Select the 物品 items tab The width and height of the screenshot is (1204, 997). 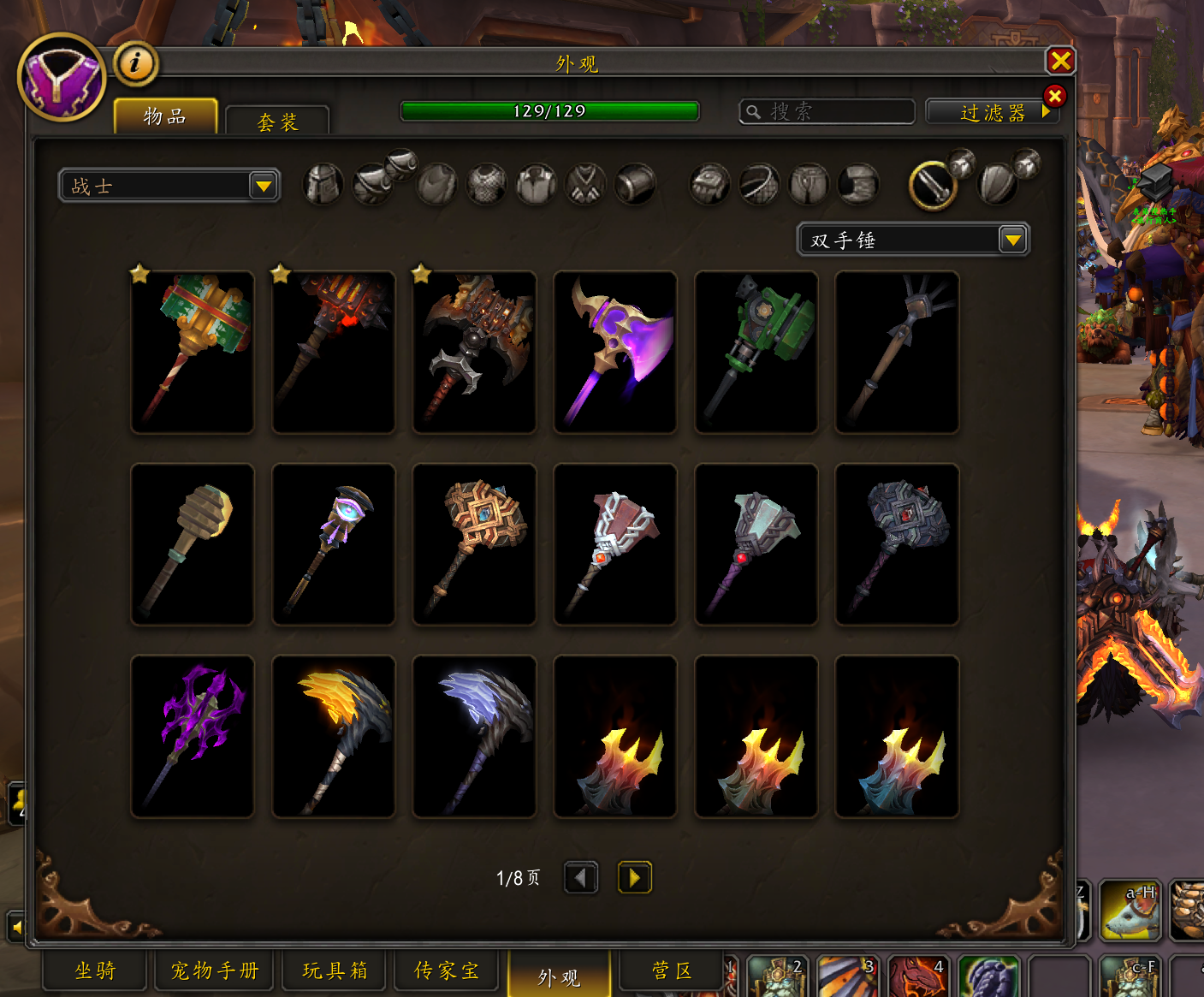point(165,116)
